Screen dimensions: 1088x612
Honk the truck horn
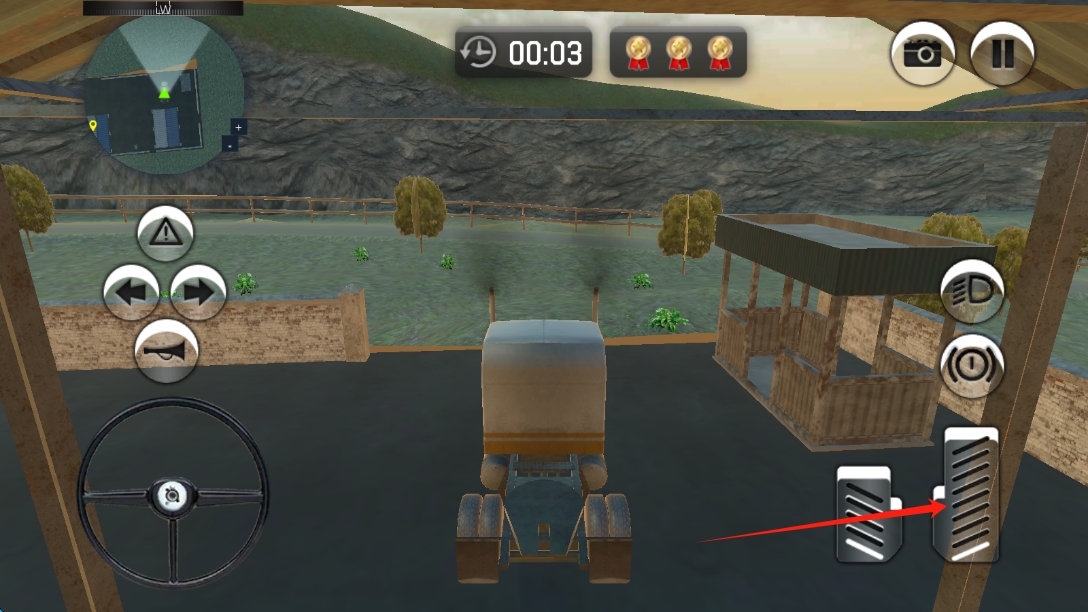(166, 351)
